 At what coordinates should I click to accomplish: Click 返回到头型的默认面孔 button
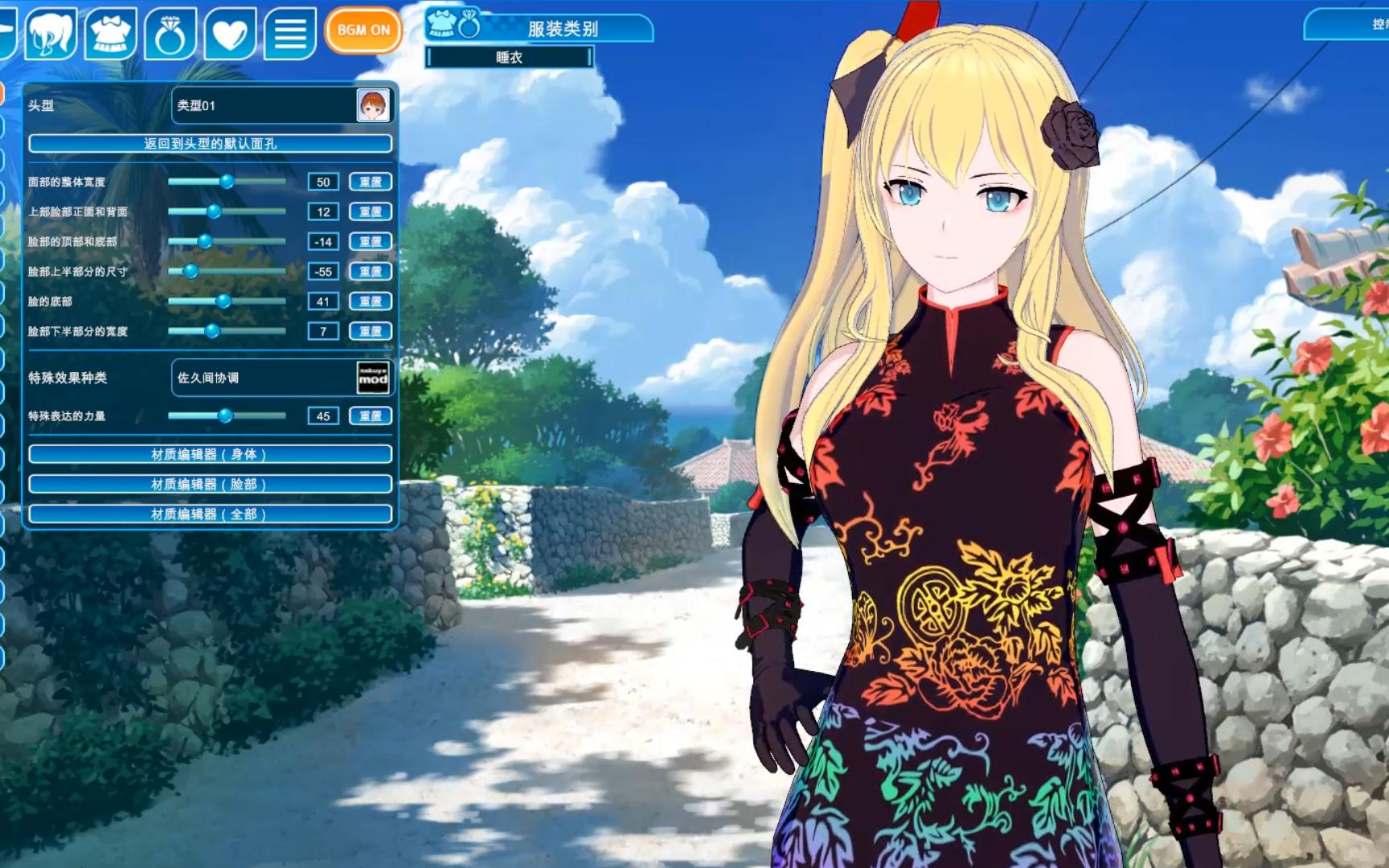point(210,143)
